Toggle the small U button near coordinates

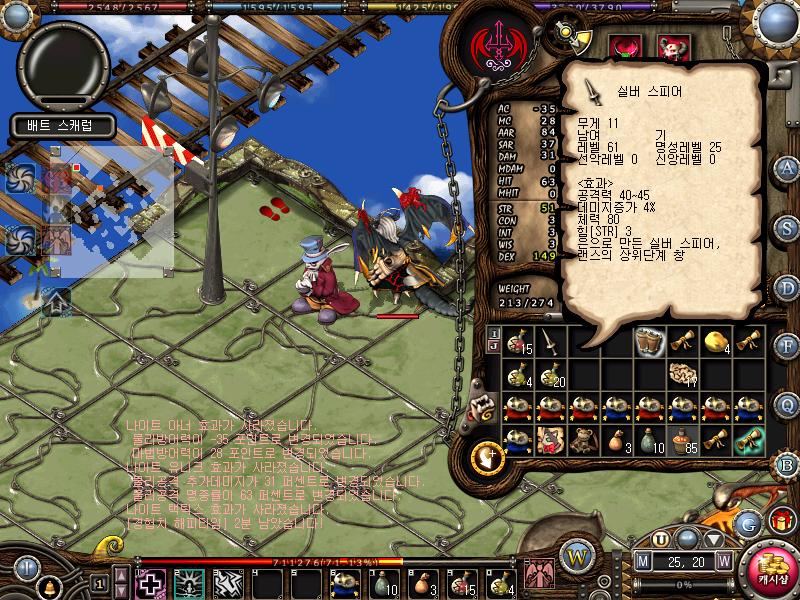point(660,539)
